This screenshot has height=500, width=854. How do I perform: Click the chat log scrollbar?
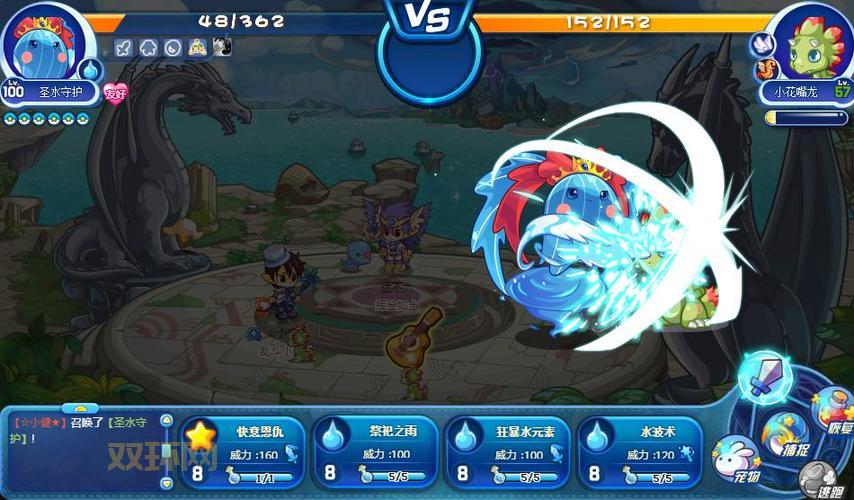point(166,450)
